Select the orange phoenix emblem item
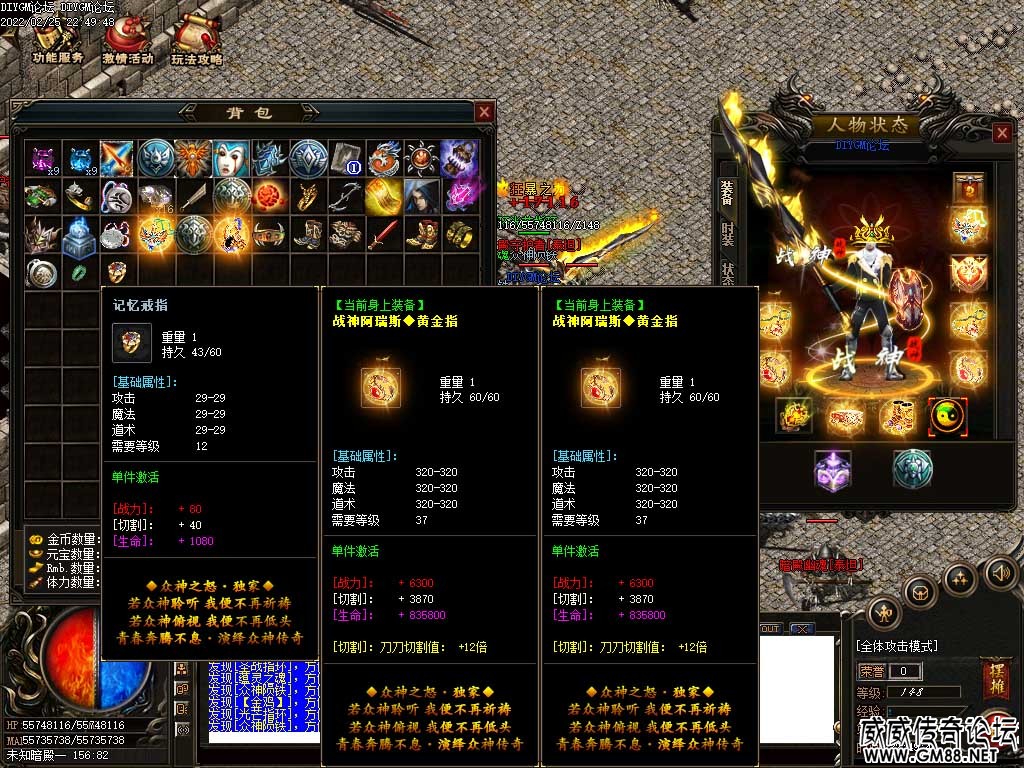1024x768 pixels. (x=194, y=158)
